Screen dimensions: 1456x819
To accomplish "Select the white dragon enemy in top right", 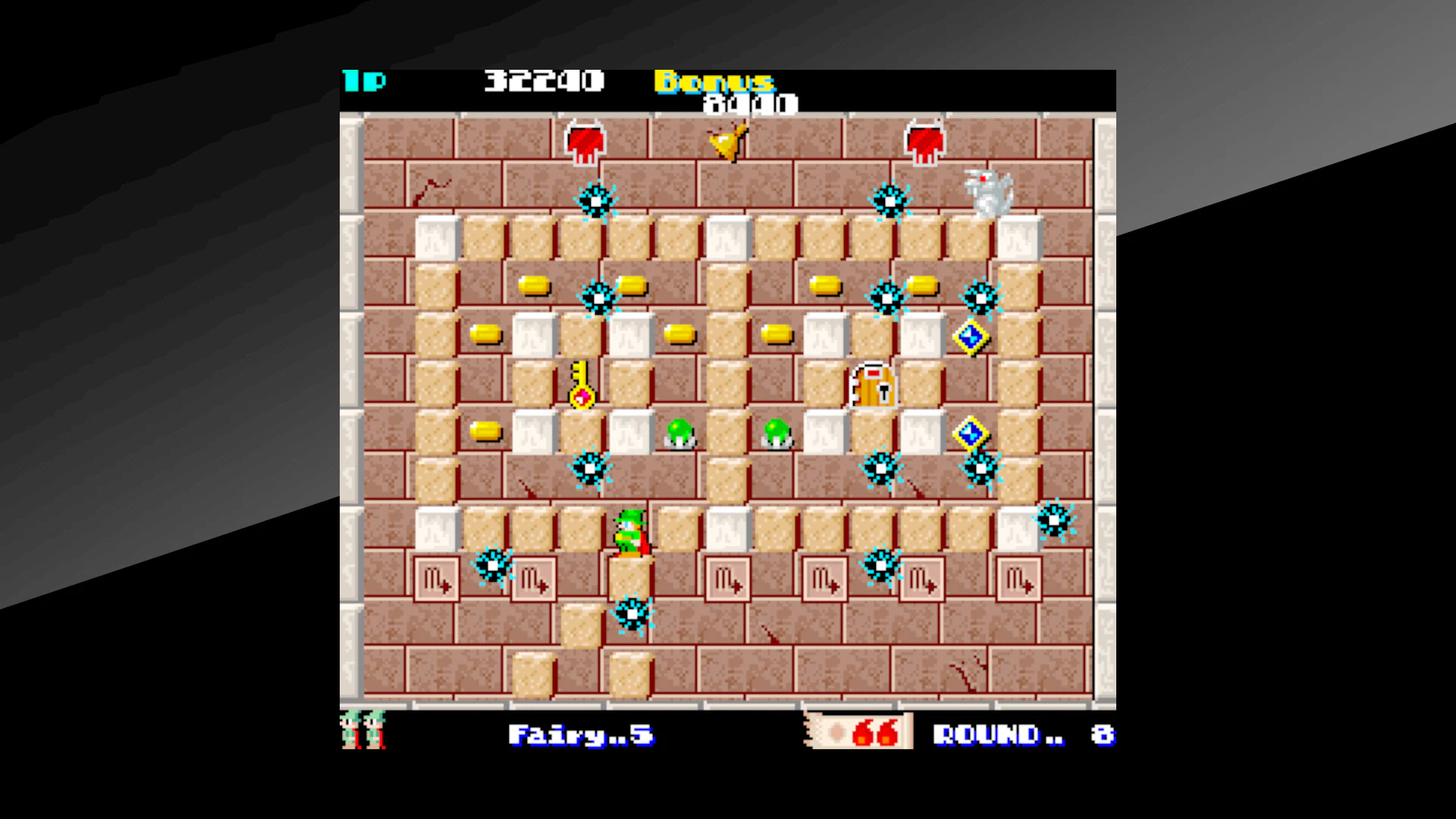I will tap(988, 192).
